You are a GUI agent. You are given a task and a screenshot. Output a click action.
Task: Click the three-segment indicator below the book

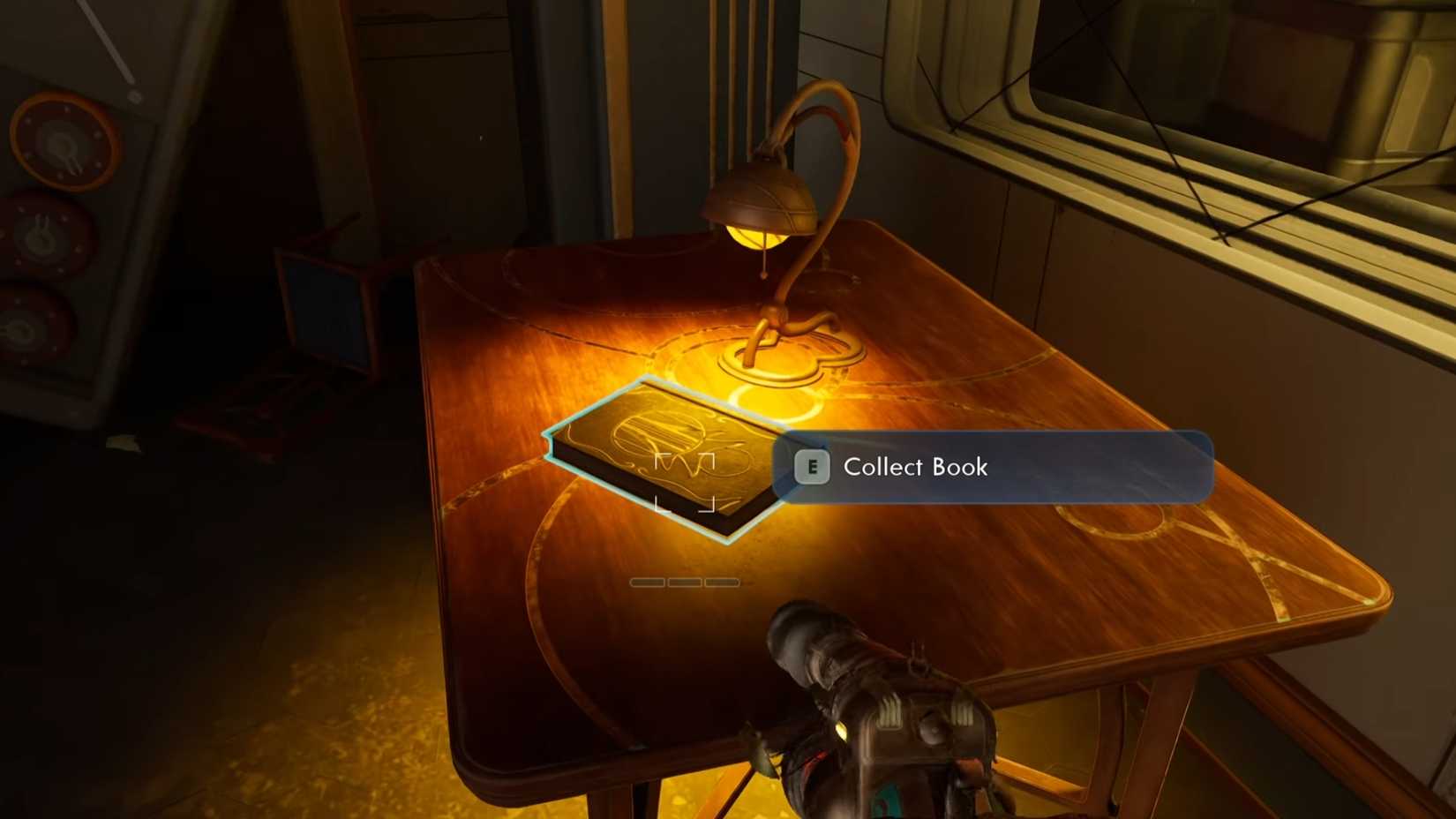coord(684,582)
